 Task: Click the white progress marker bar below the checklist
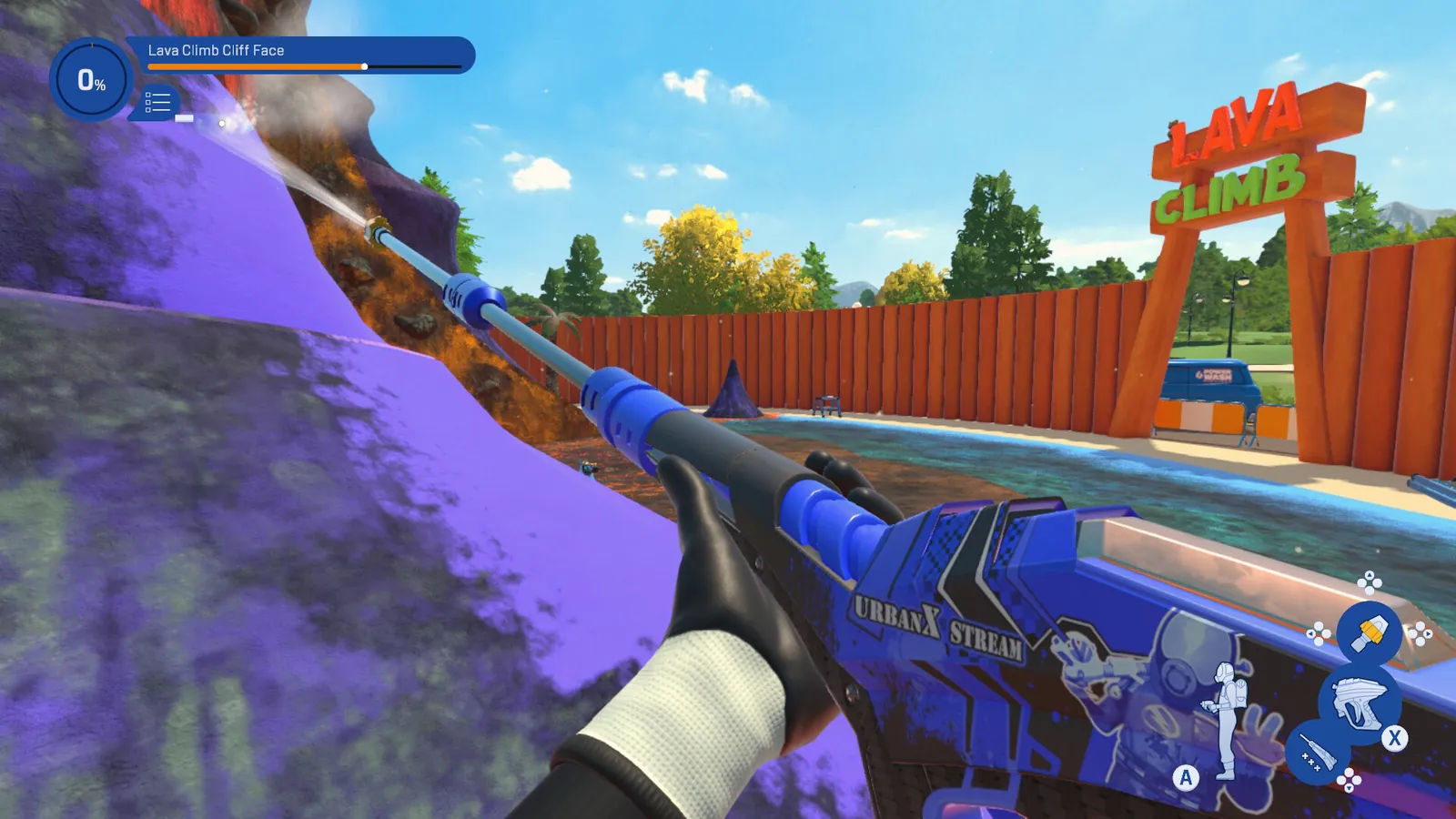[x=185, y=118]
